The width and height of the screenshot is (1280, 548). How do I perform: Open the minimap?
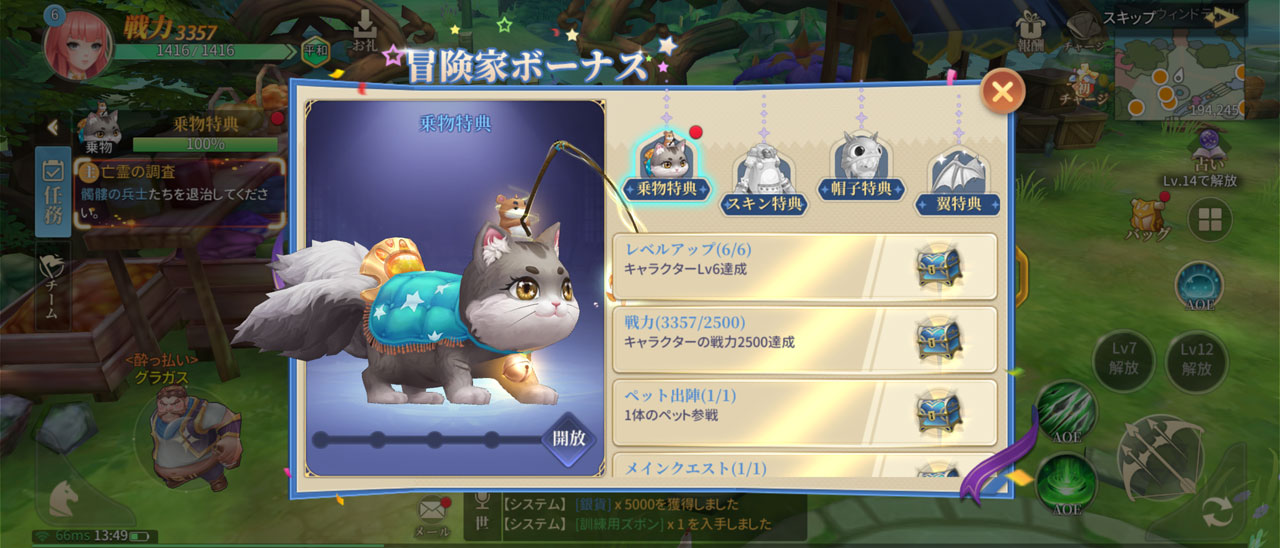[1180, 75]
